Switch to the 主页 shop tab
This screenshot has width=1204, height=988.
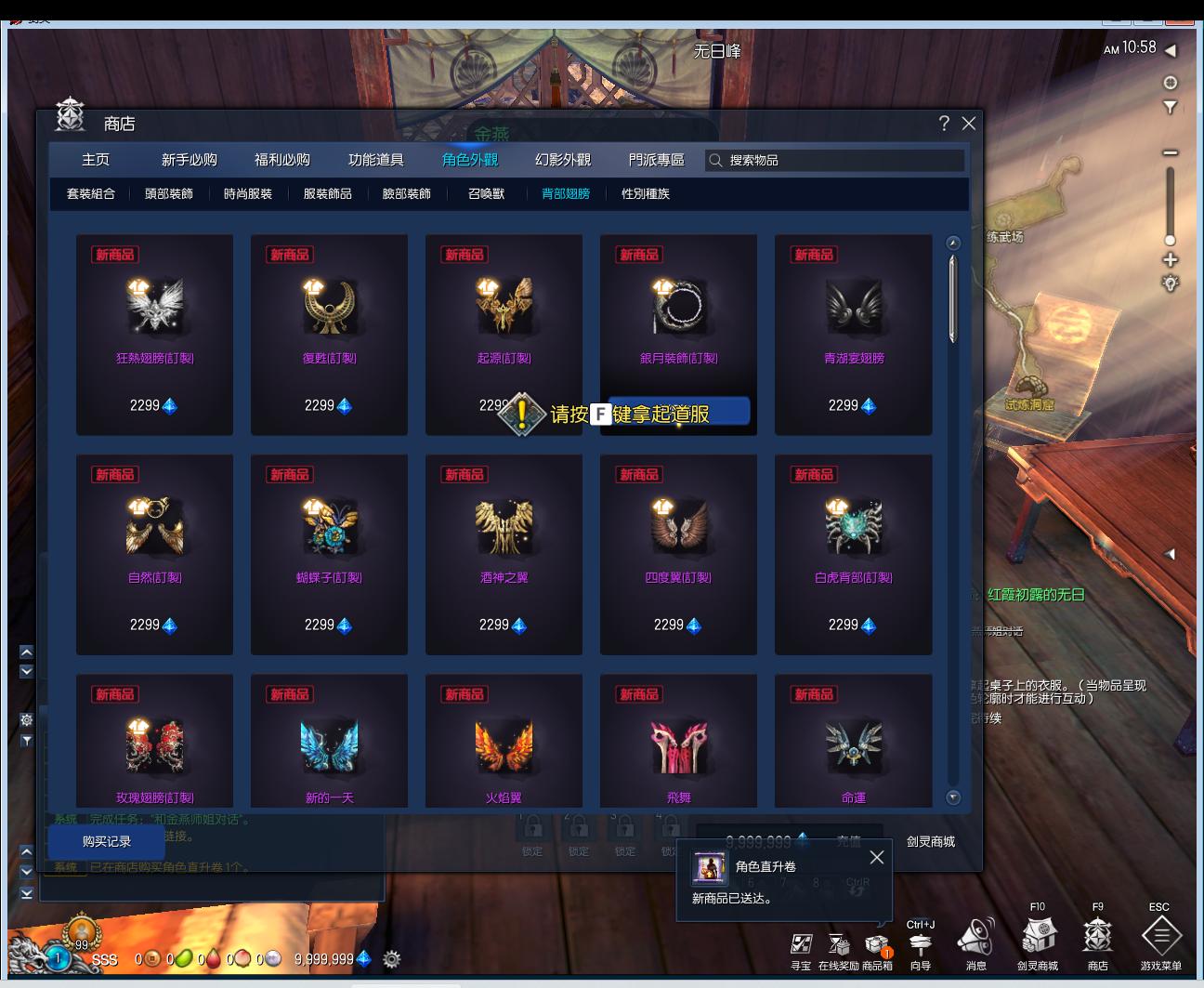click(96, 160)
